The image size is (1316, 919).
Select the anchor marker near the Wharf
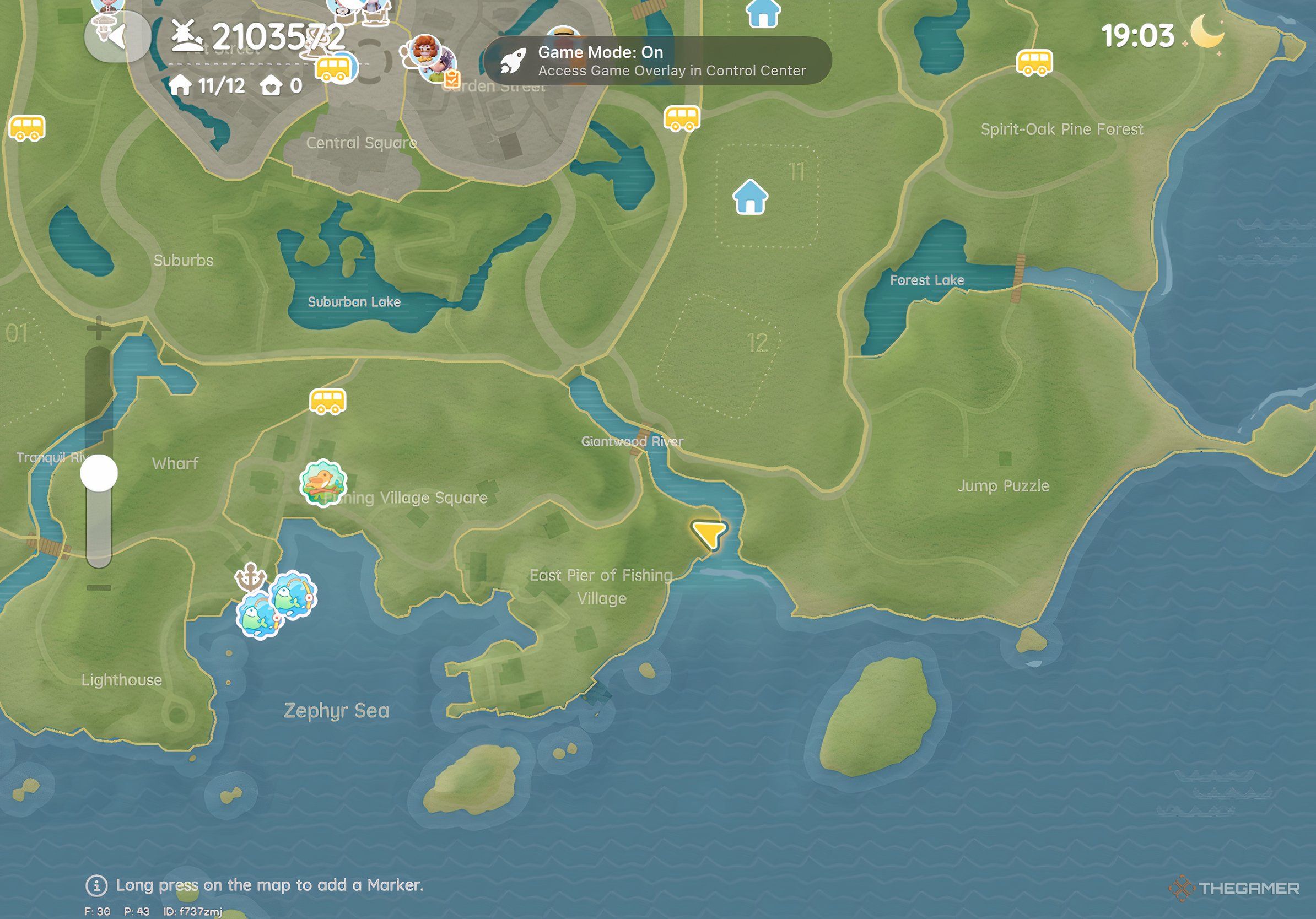tap(251, 576)
